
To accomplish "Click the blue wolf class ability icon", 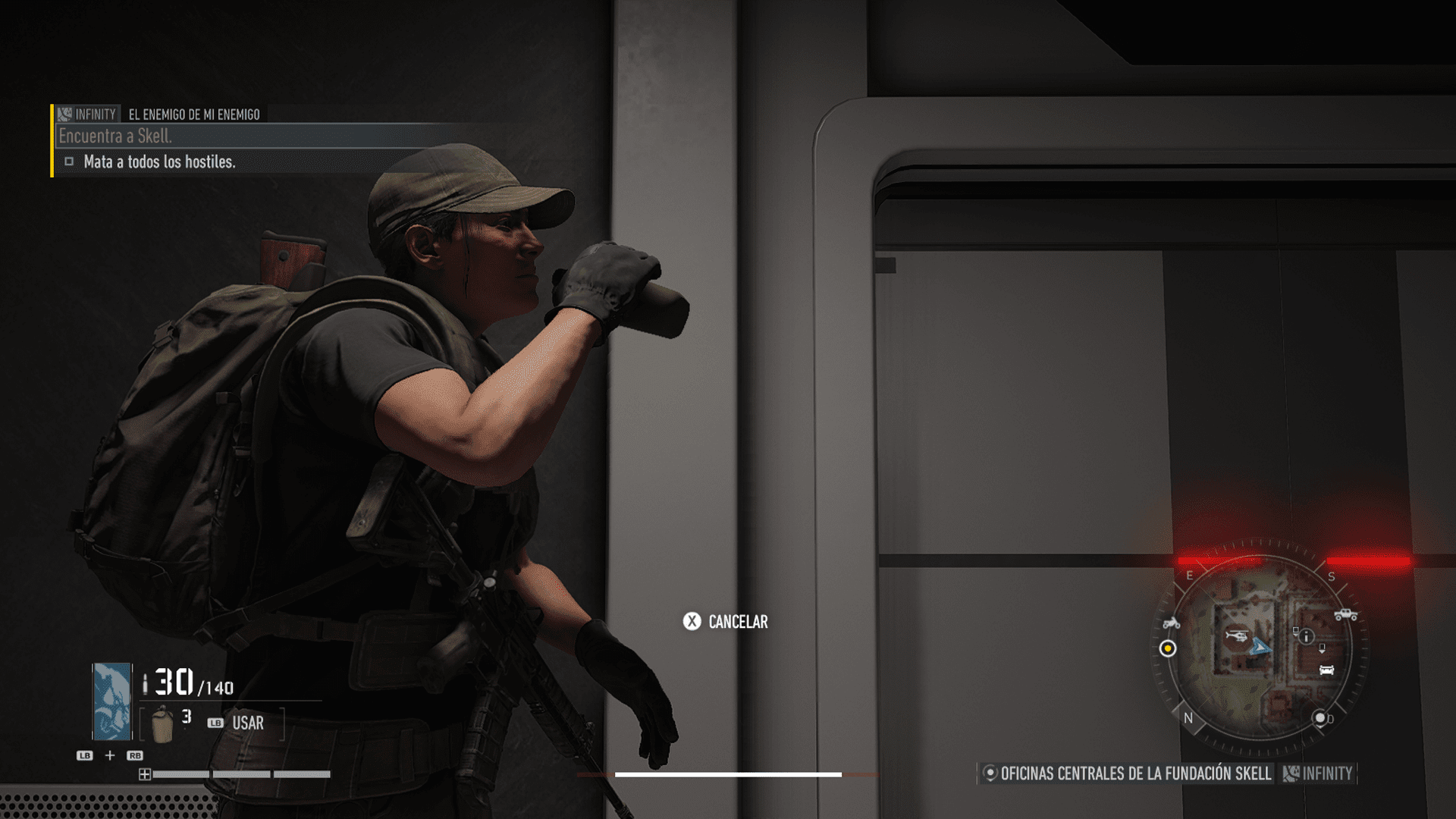I will (x=111, y=701).
